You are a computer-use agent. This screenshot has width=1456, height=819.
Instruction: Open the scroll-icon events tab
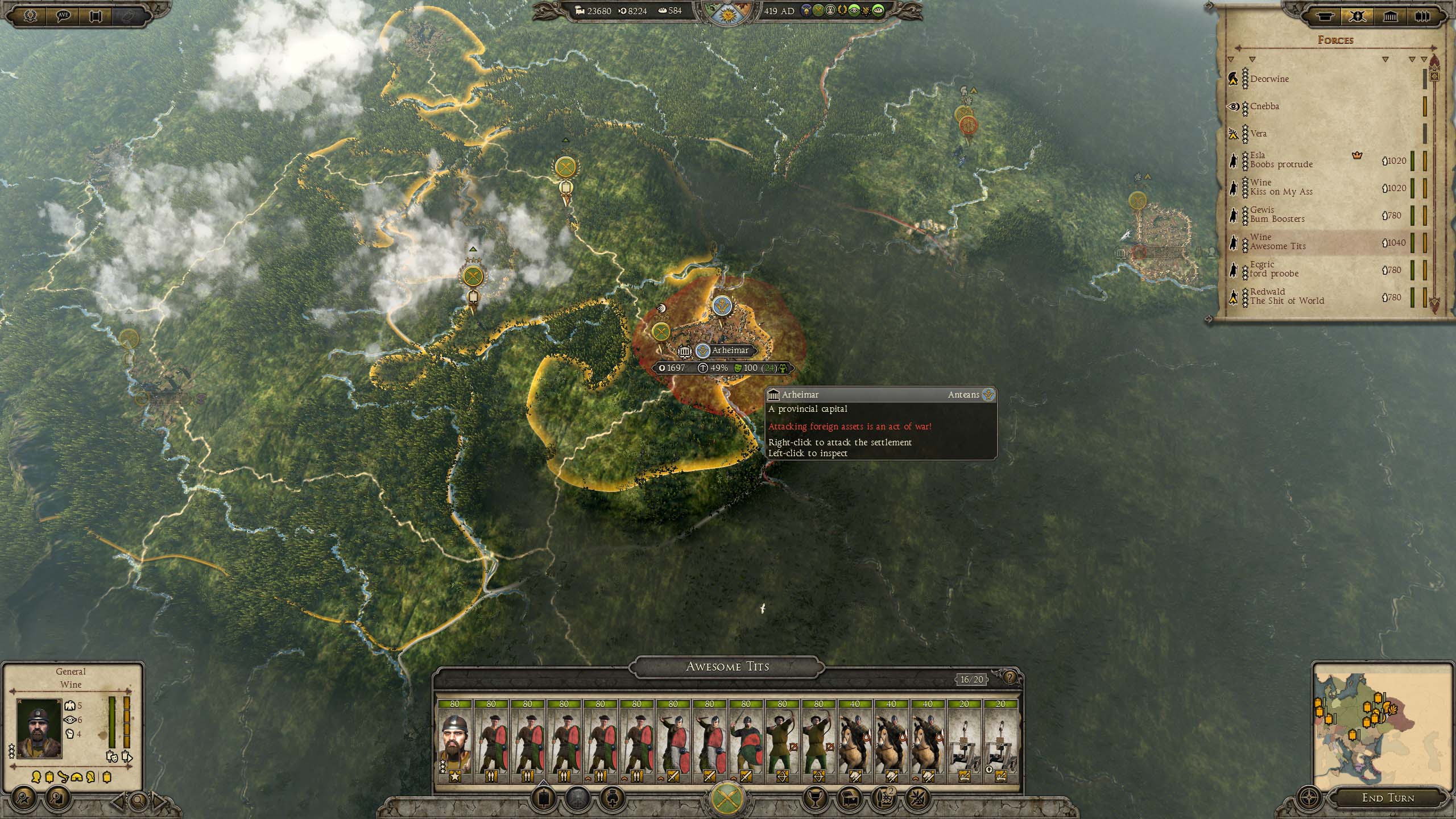tap(1325, 16)
